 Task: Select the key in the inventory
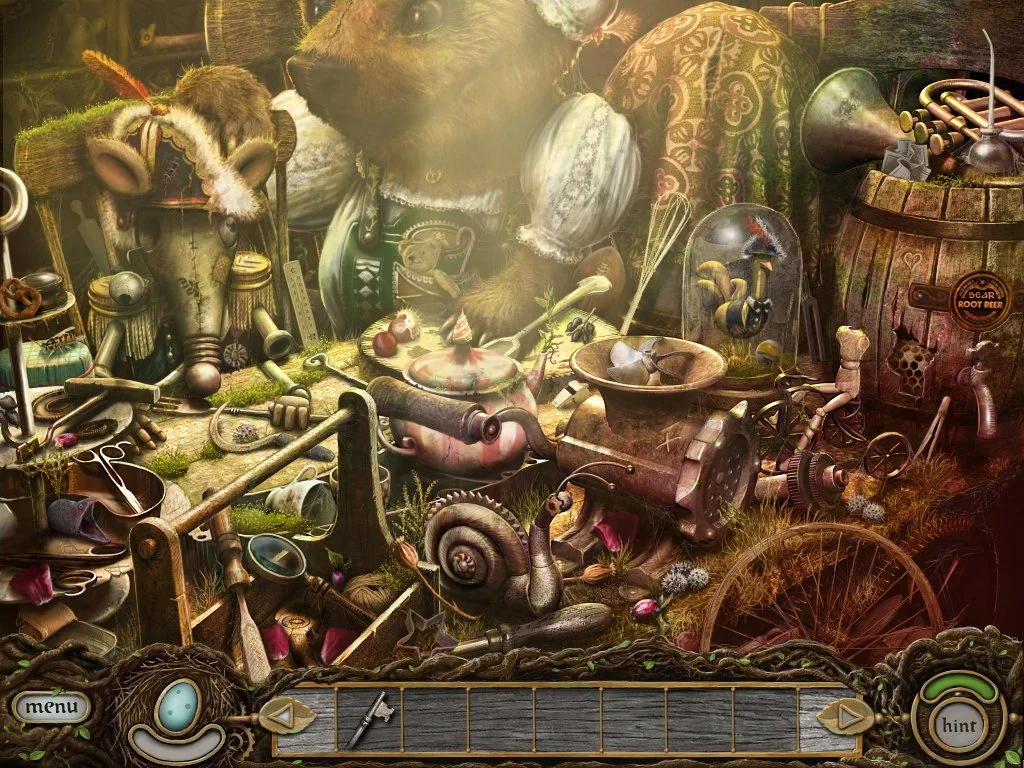tap(367, 718)
